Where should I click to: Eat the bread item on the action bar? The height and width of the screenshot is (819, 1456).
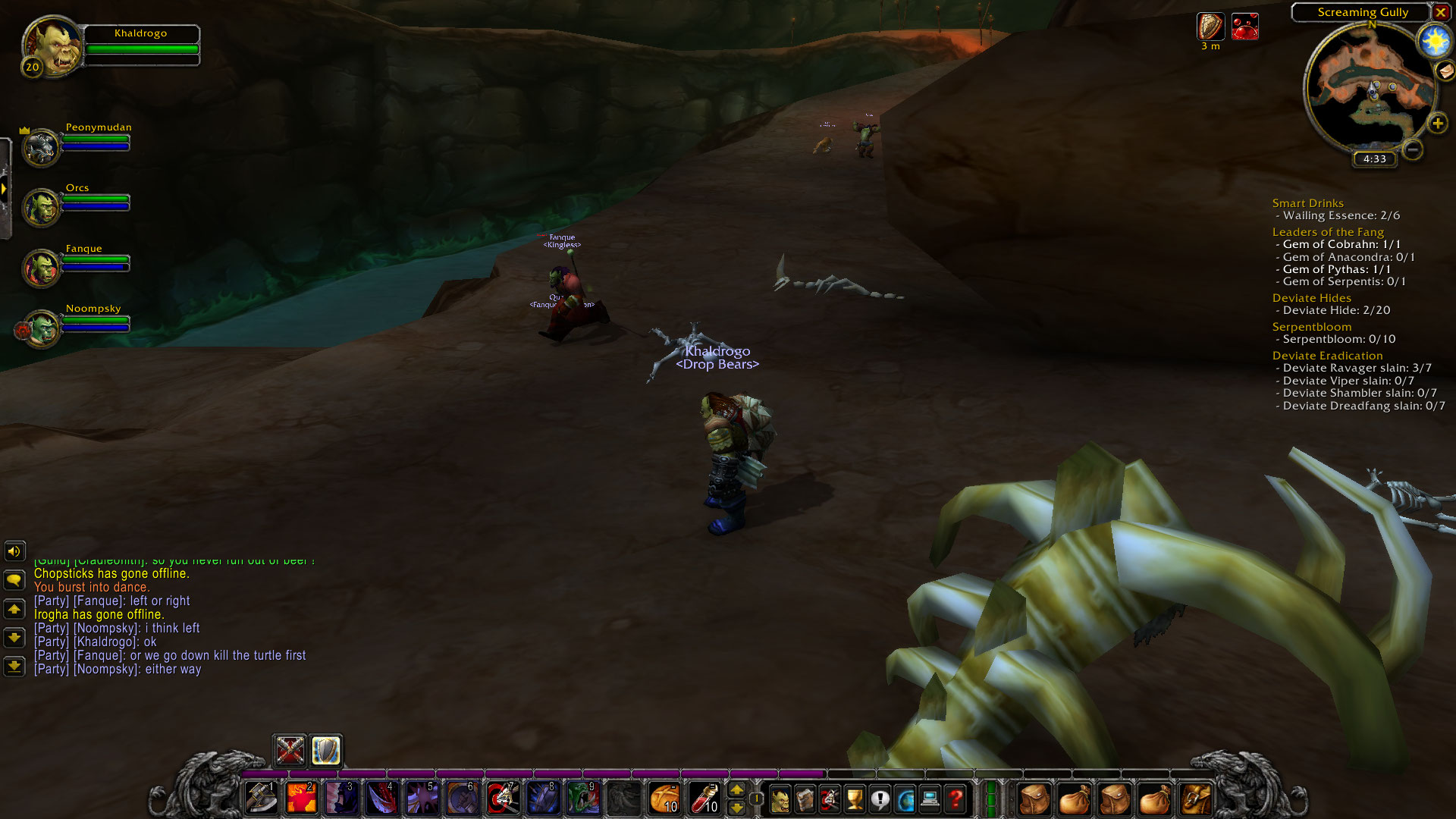click(x=664, y=799)
